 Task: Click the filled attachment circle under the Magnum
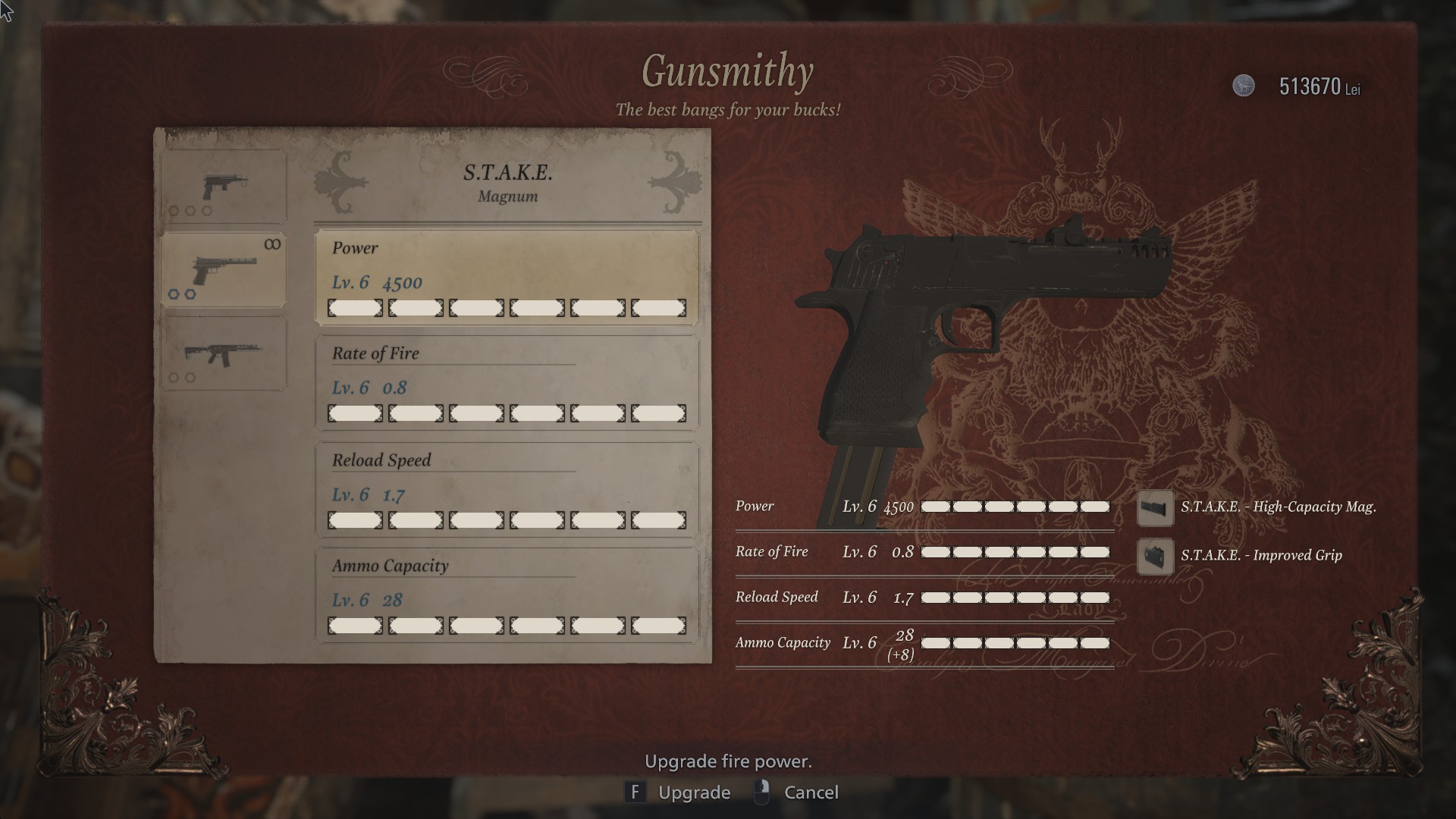click(175, 296)
